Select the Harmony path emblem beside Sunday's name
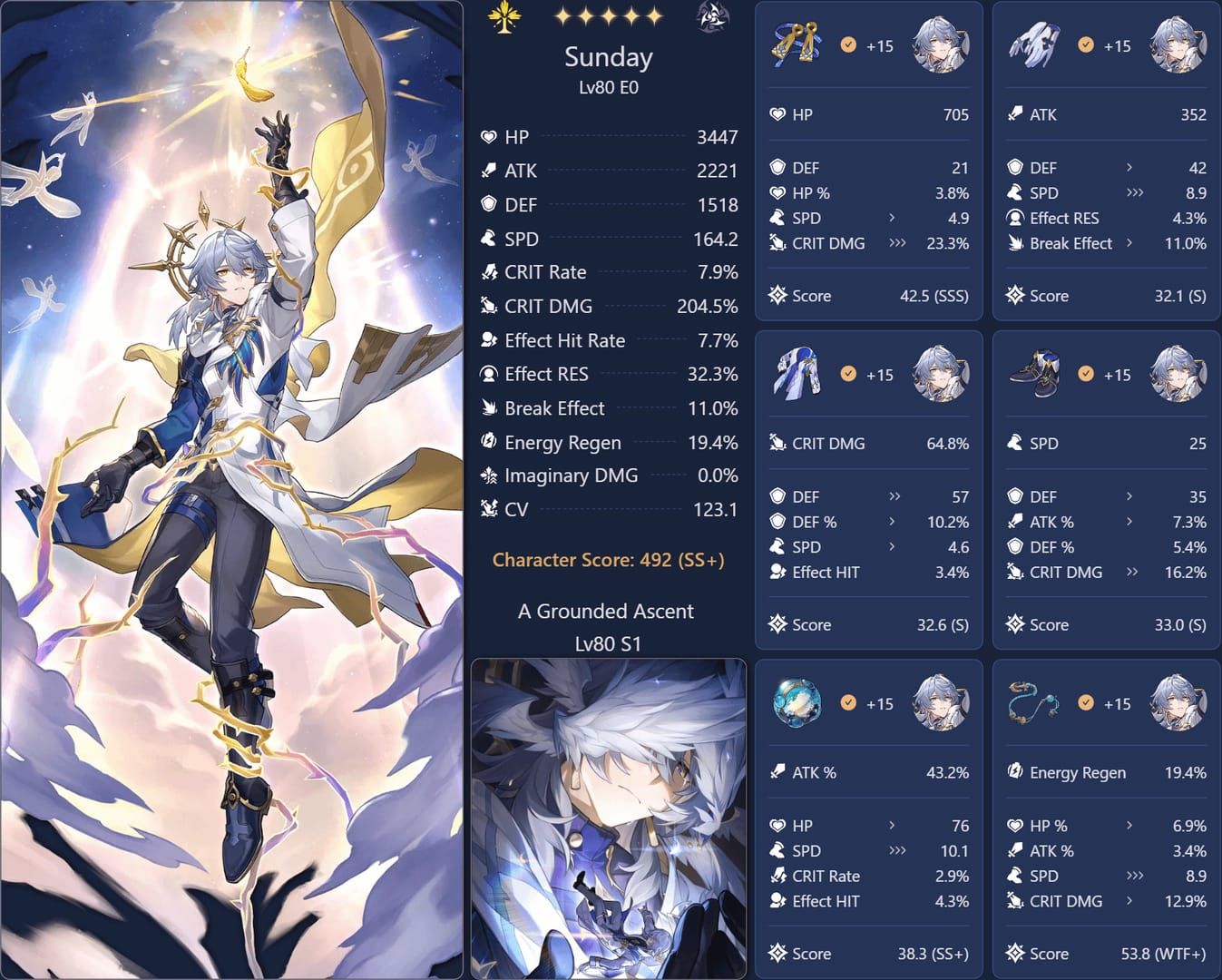 tap(505, 16)
